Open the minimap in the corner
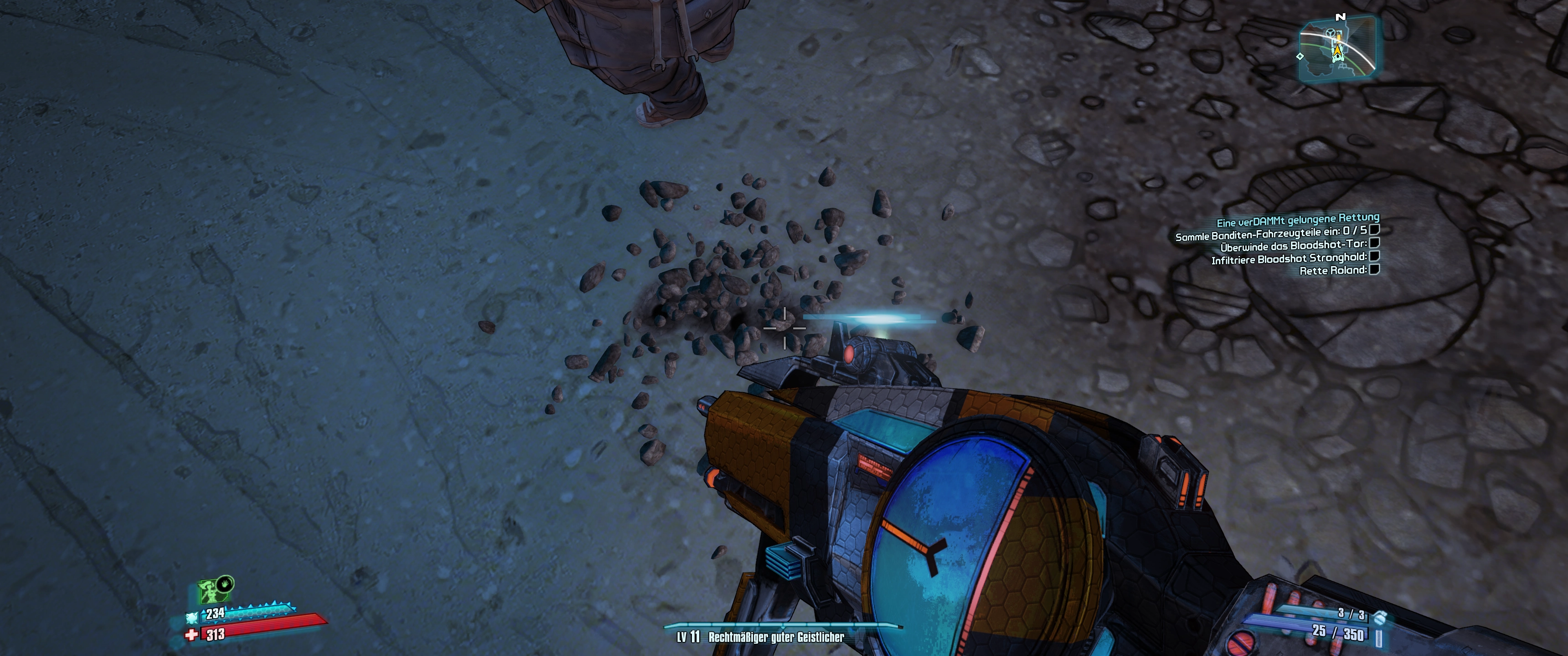The height and width of the screenshot is (656, 1568). pos(1338,49)
